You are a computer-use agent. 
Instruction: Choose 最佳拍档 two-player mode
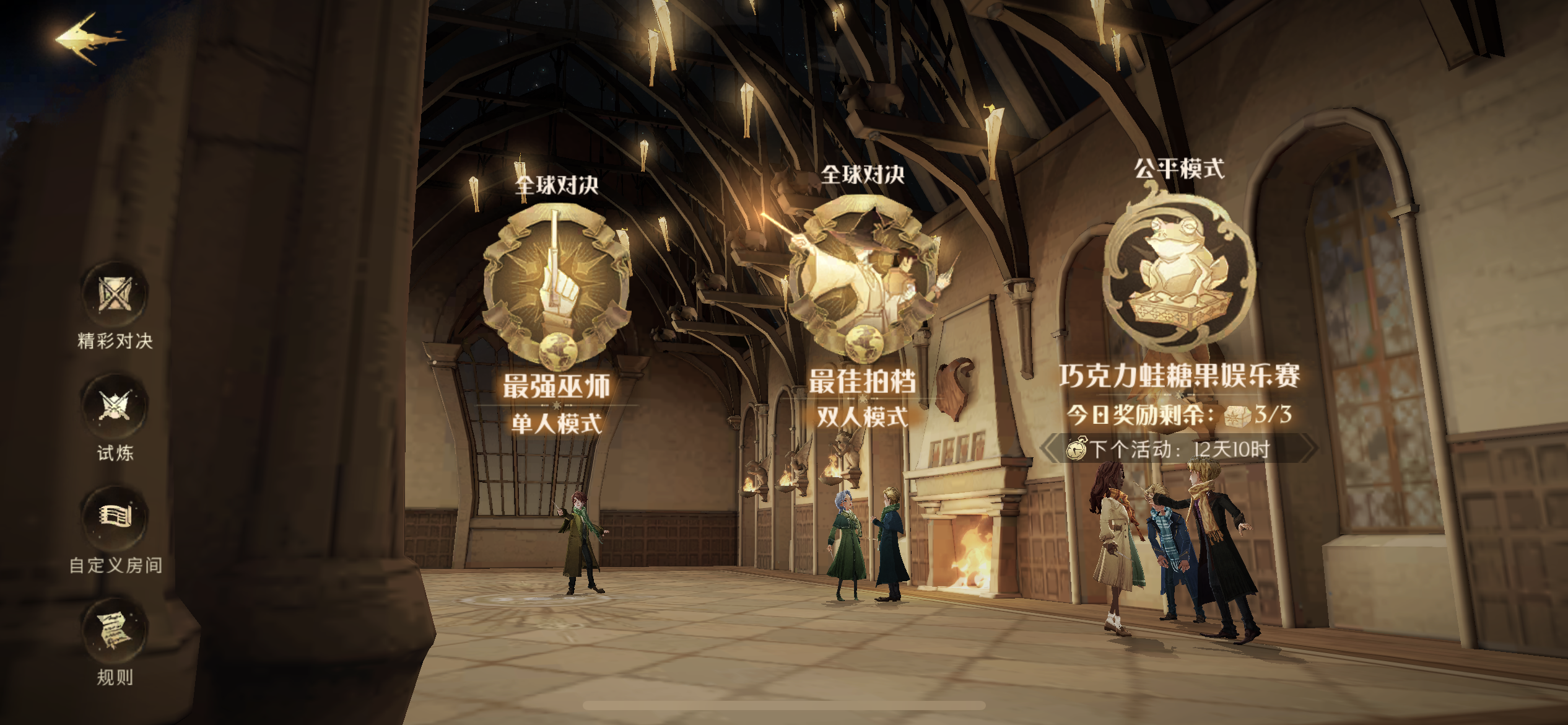862,279
